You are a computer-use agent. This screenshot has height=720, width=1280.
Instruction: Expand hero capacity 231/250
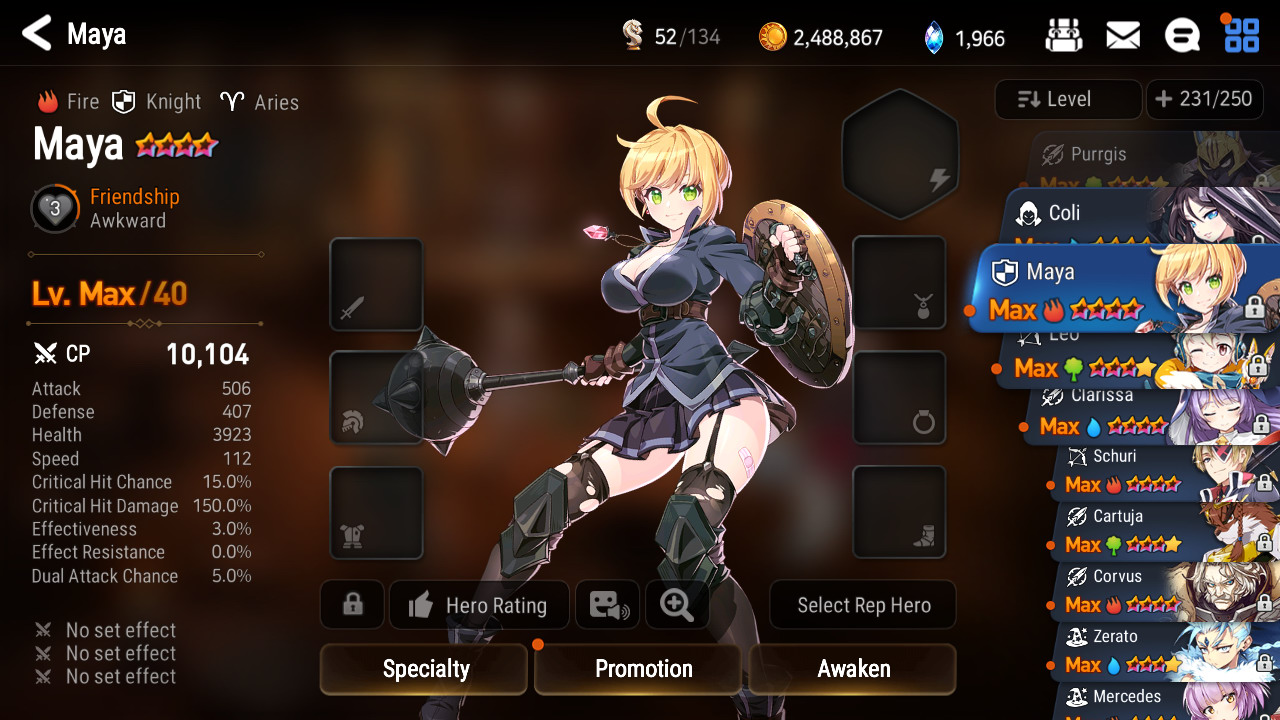(x=1204, y=99)
